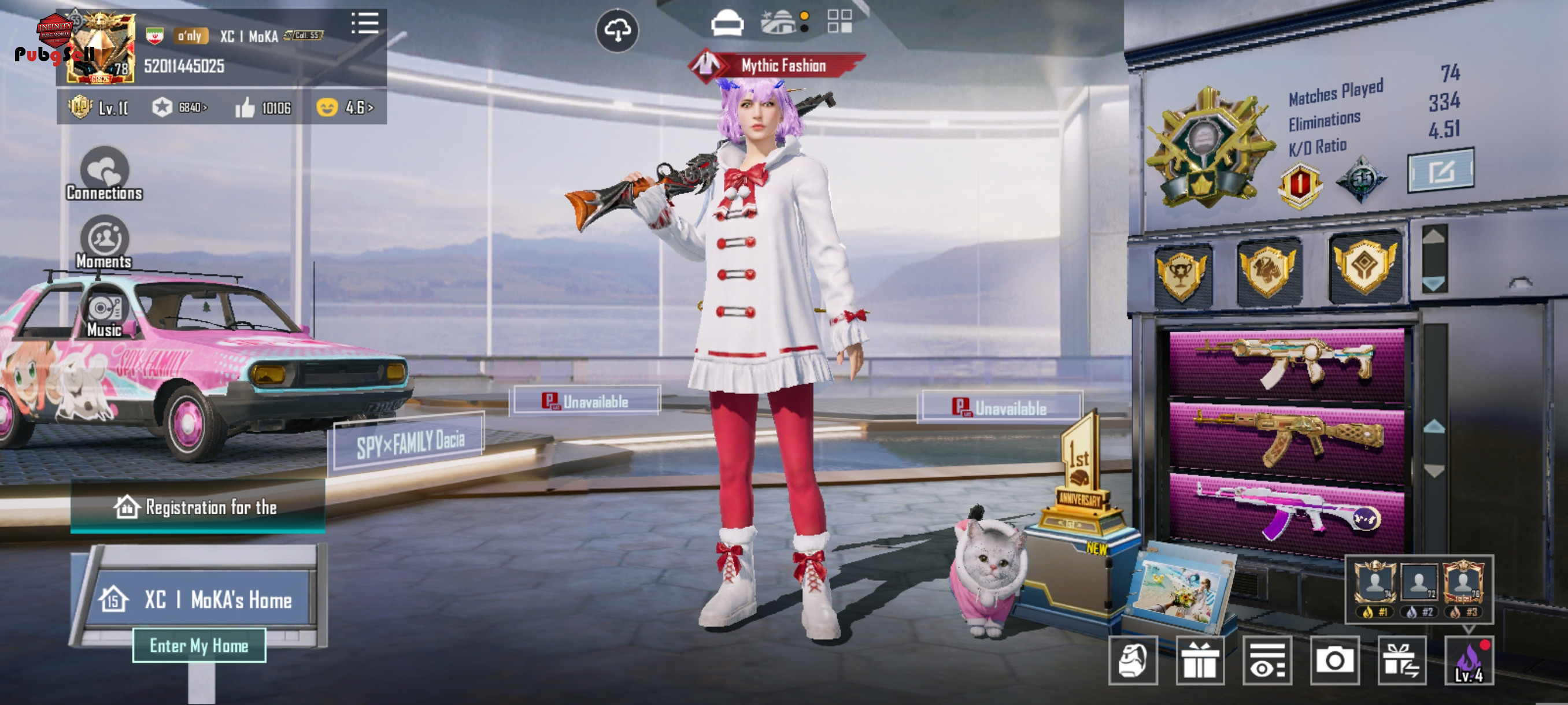Open the popularity thumbs-up counter

point(263,107)
